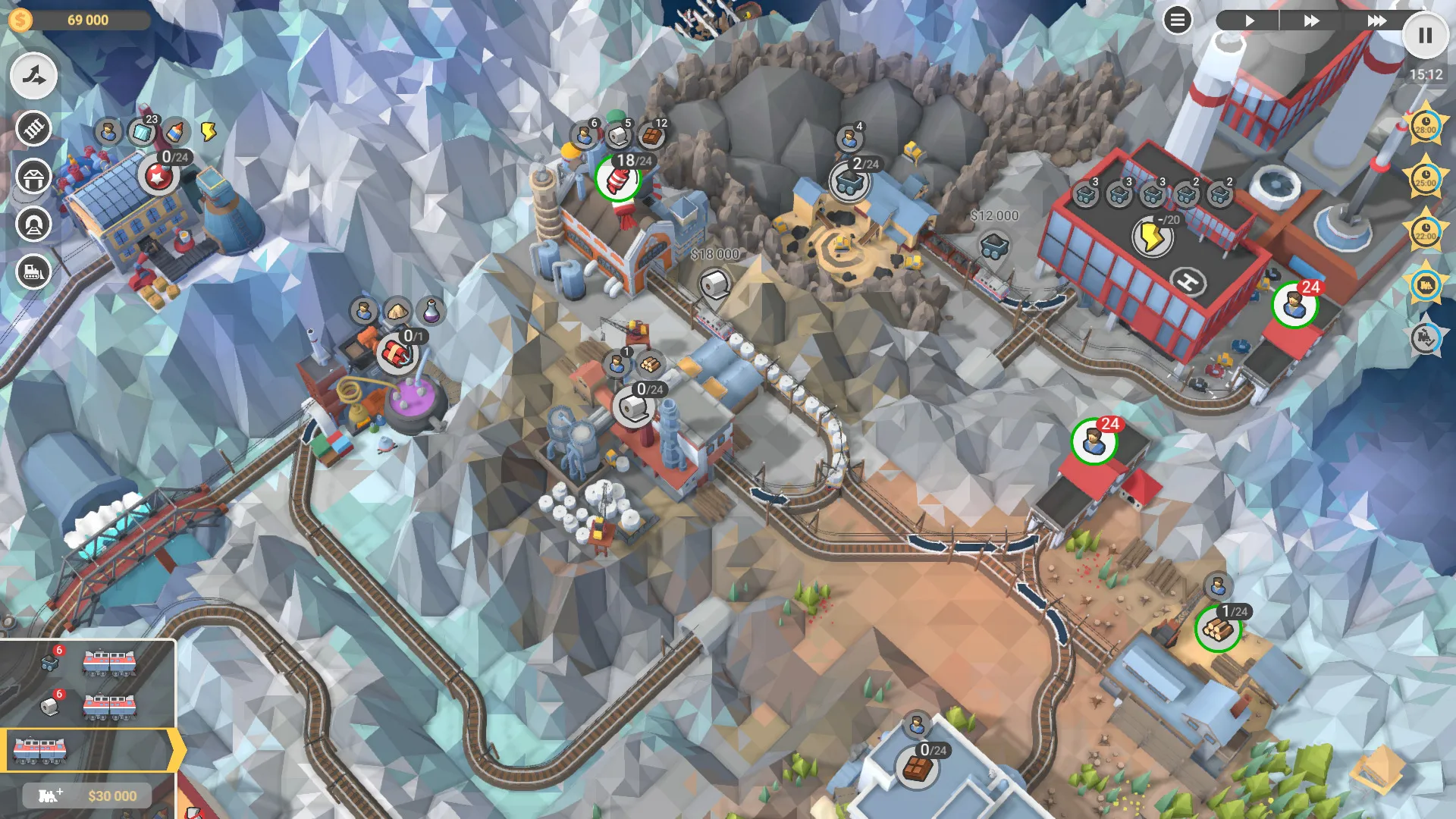
Task: Pause the game with the pause button
Action: point(1425,36)
